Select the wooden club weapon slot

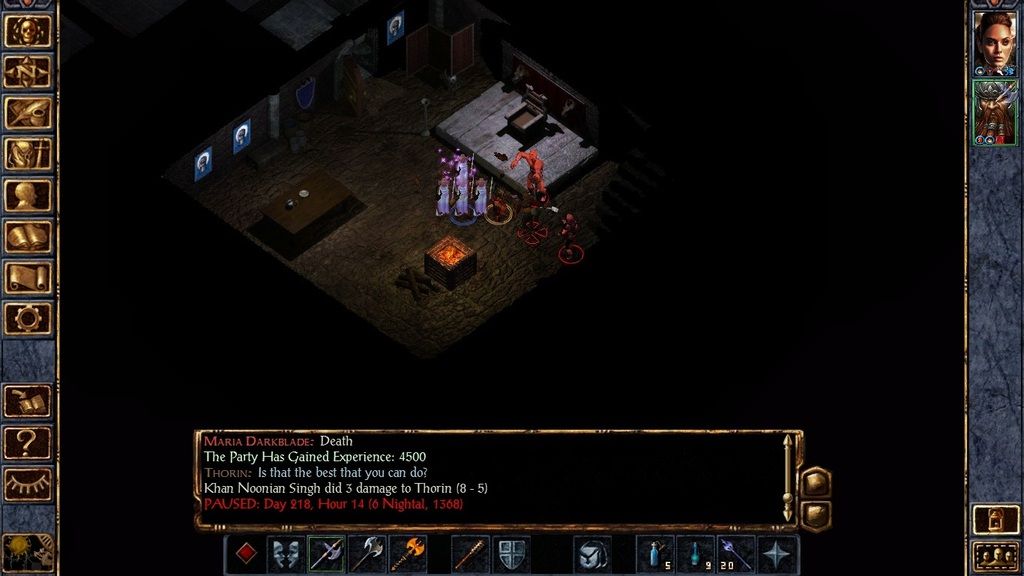point(470,554)
